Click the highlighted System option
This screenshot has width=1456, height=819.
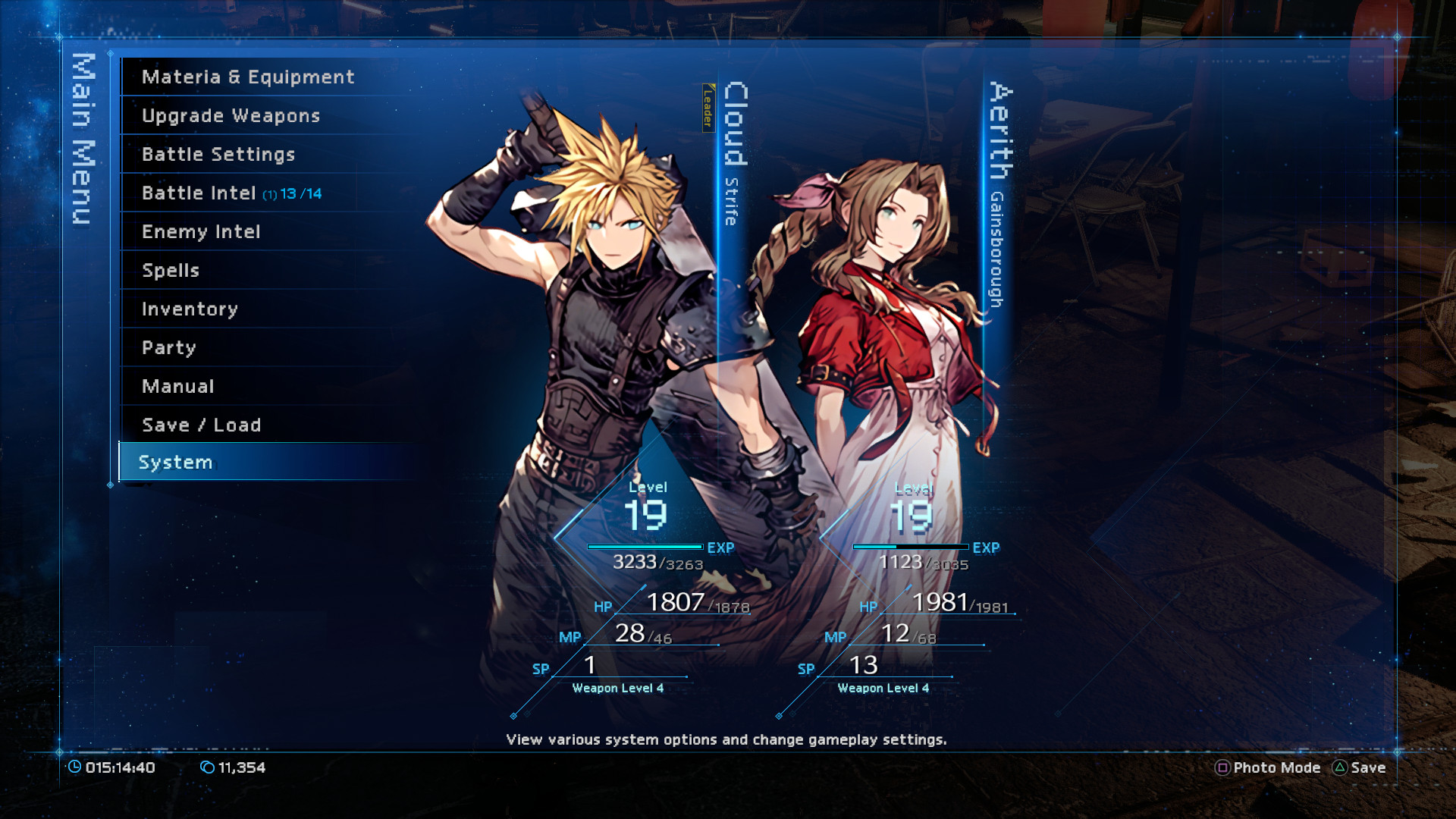click(x=176, y=462)
